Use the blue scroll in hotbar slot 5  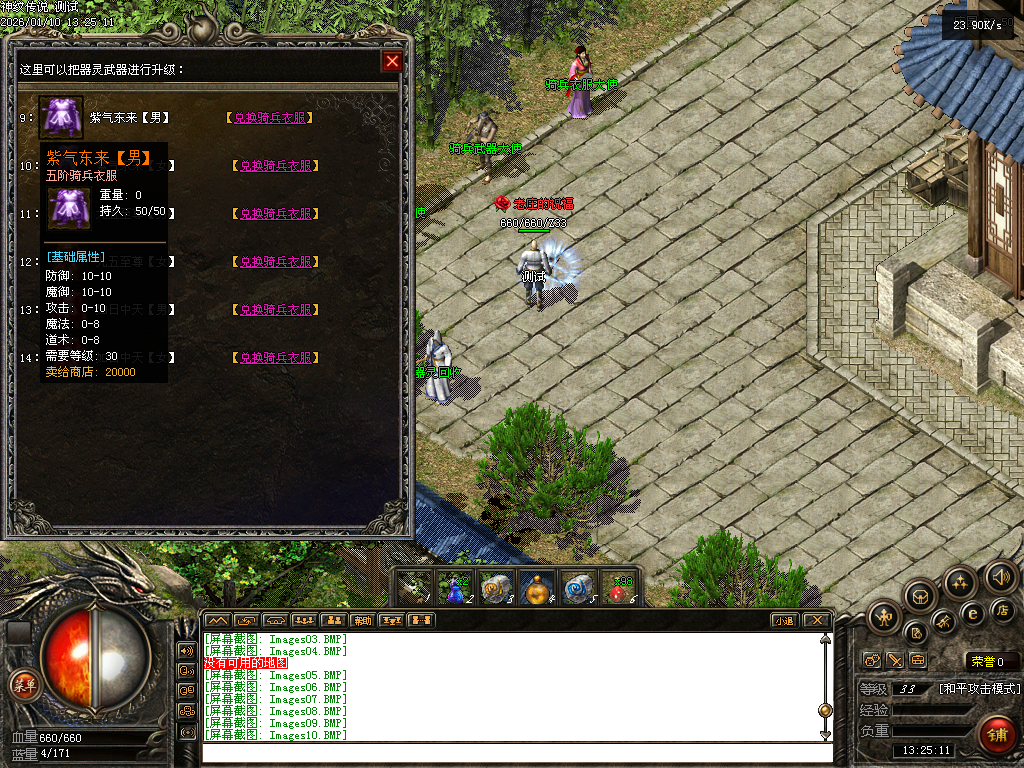coord(580,589)
